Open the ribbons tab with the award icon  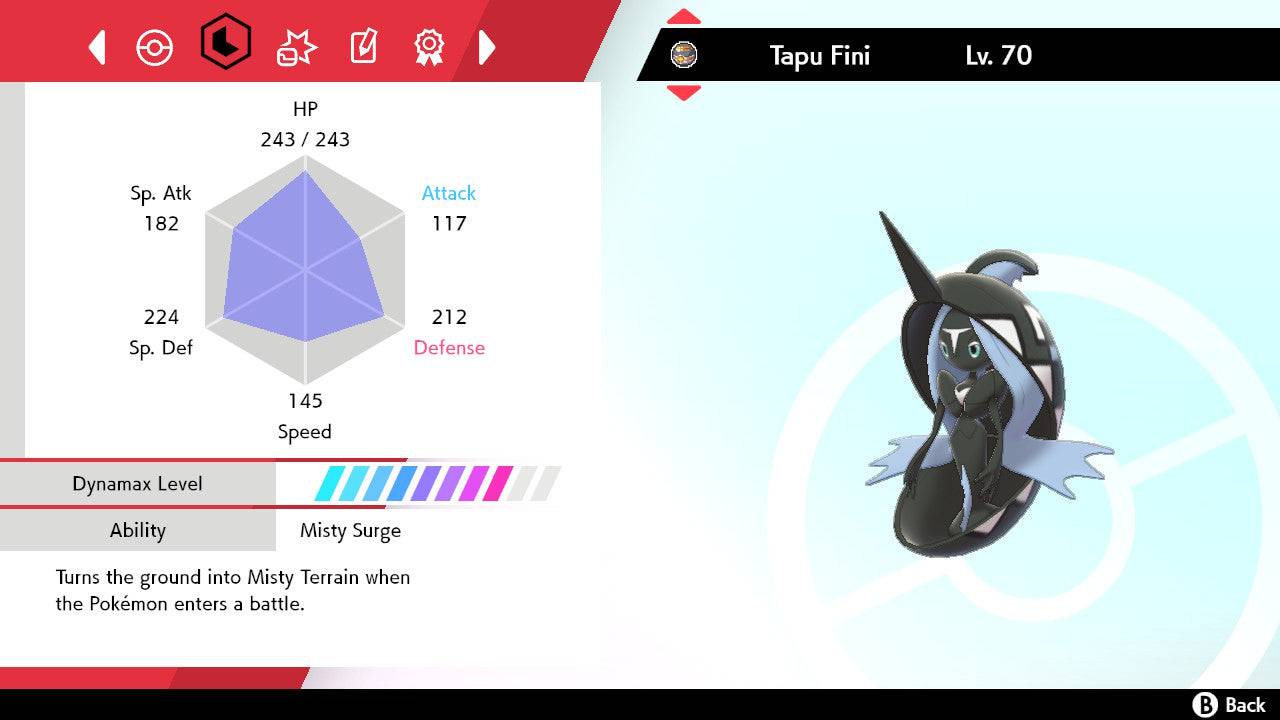(x=429, y=46)
